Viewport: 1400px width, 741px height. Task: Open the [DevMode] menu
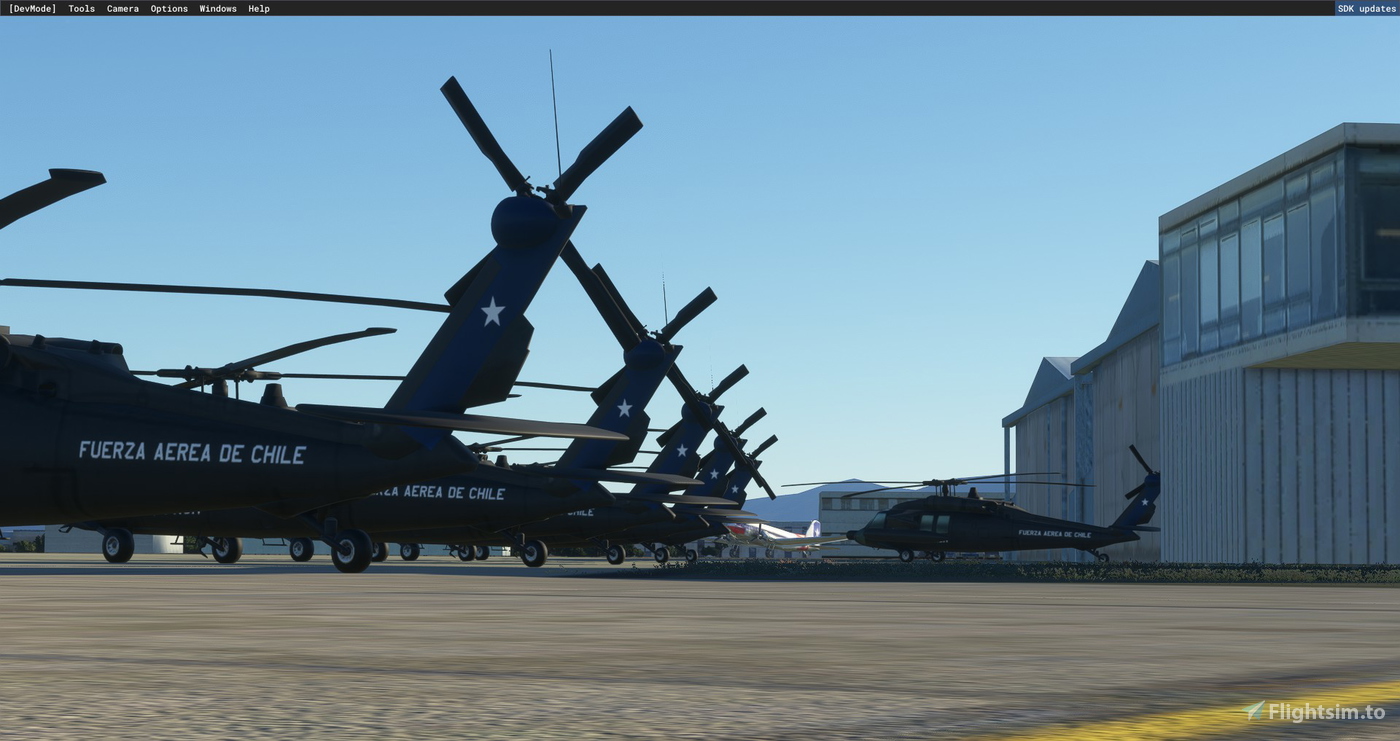point(33,8)
